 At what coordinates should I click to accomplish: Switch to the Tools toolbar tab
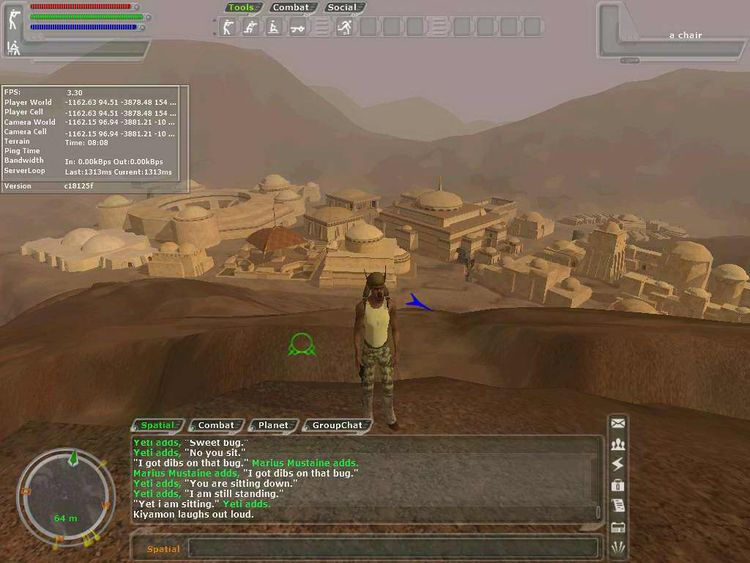coord(241,8)
